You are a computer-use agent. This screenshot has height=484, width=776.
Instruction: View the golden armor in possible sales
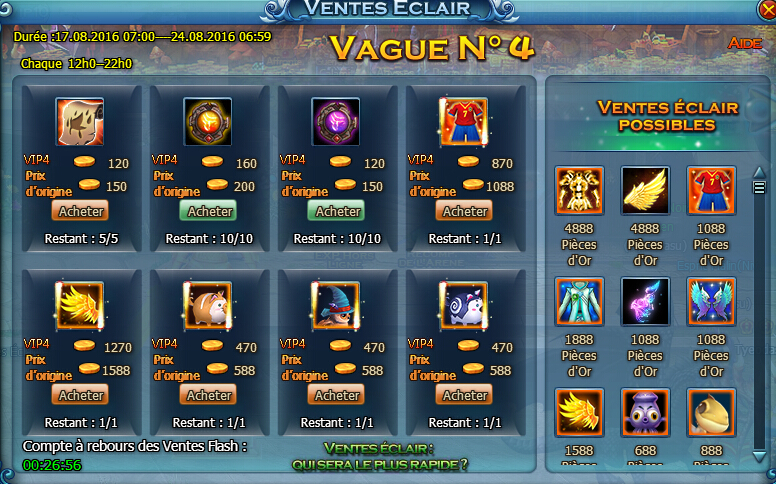pos(579,190)
